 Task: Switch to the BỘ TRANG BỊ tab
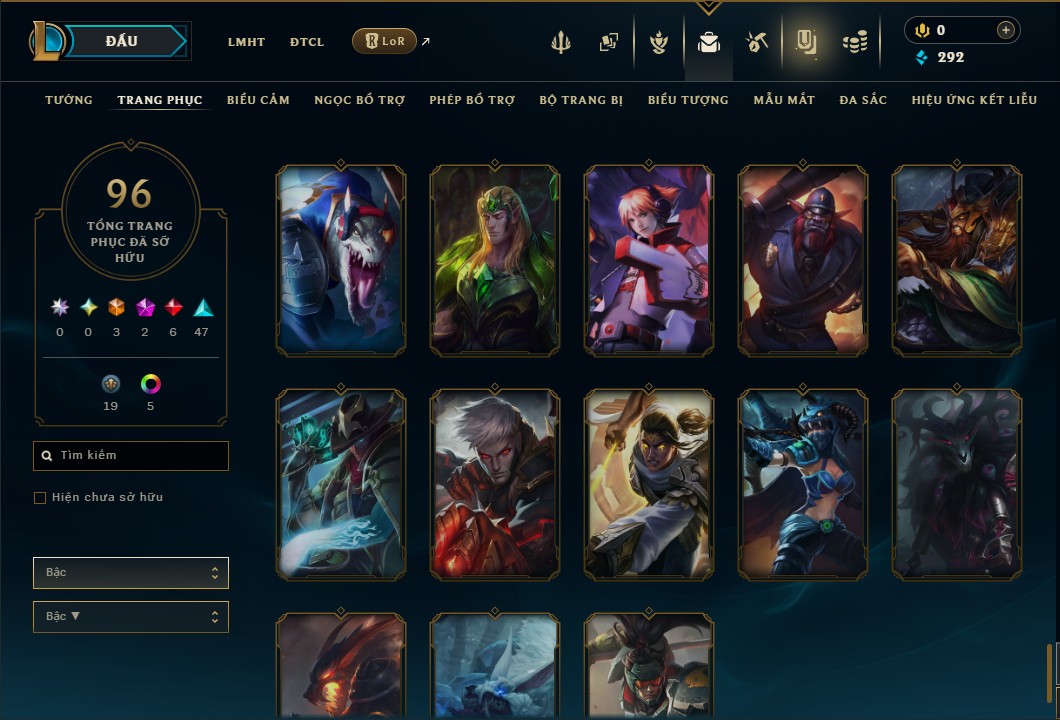(581, 100)
